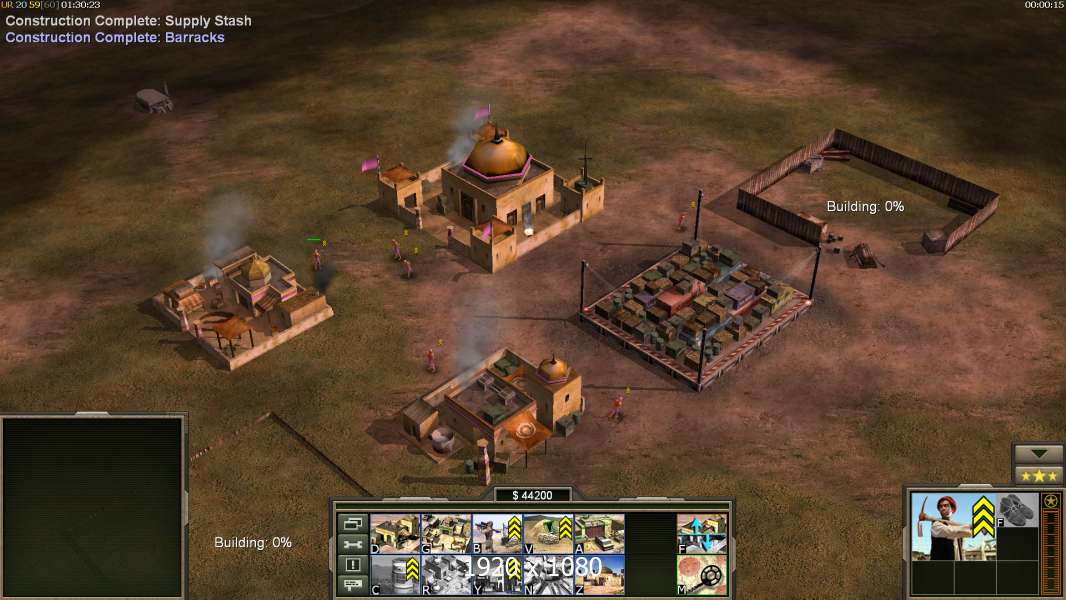1066x600 pixels.
Task: Choose the greyed-out build icon marked N
Action: [548, 574]
